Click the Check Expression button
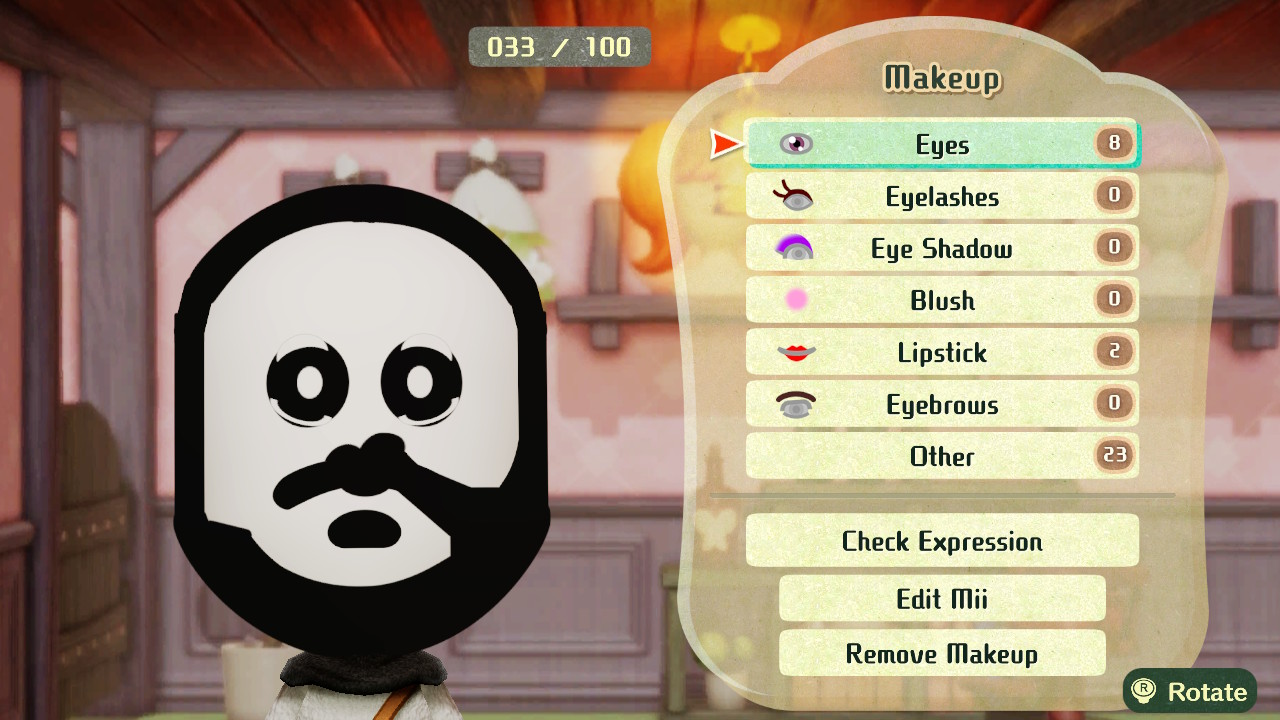 click(x=941, y=541)
